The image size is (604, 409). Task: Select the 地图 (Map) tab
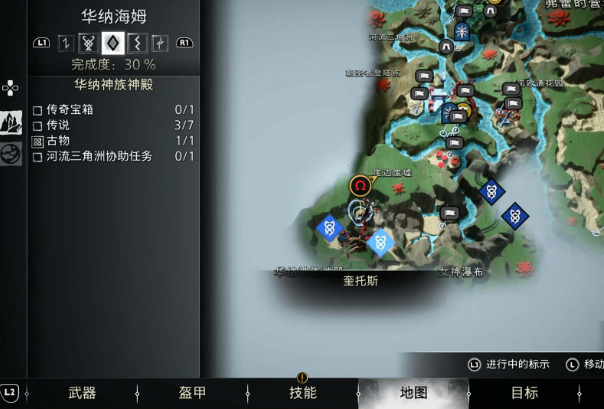pyautogui.click(x=413, y=393)
